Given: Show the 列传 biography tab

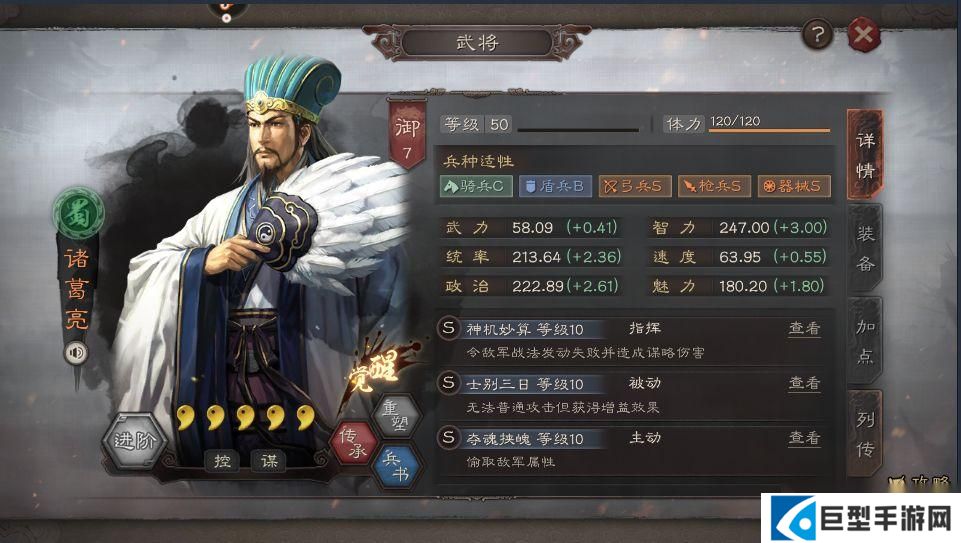Looking at the screenshot, I should (866, 435).
